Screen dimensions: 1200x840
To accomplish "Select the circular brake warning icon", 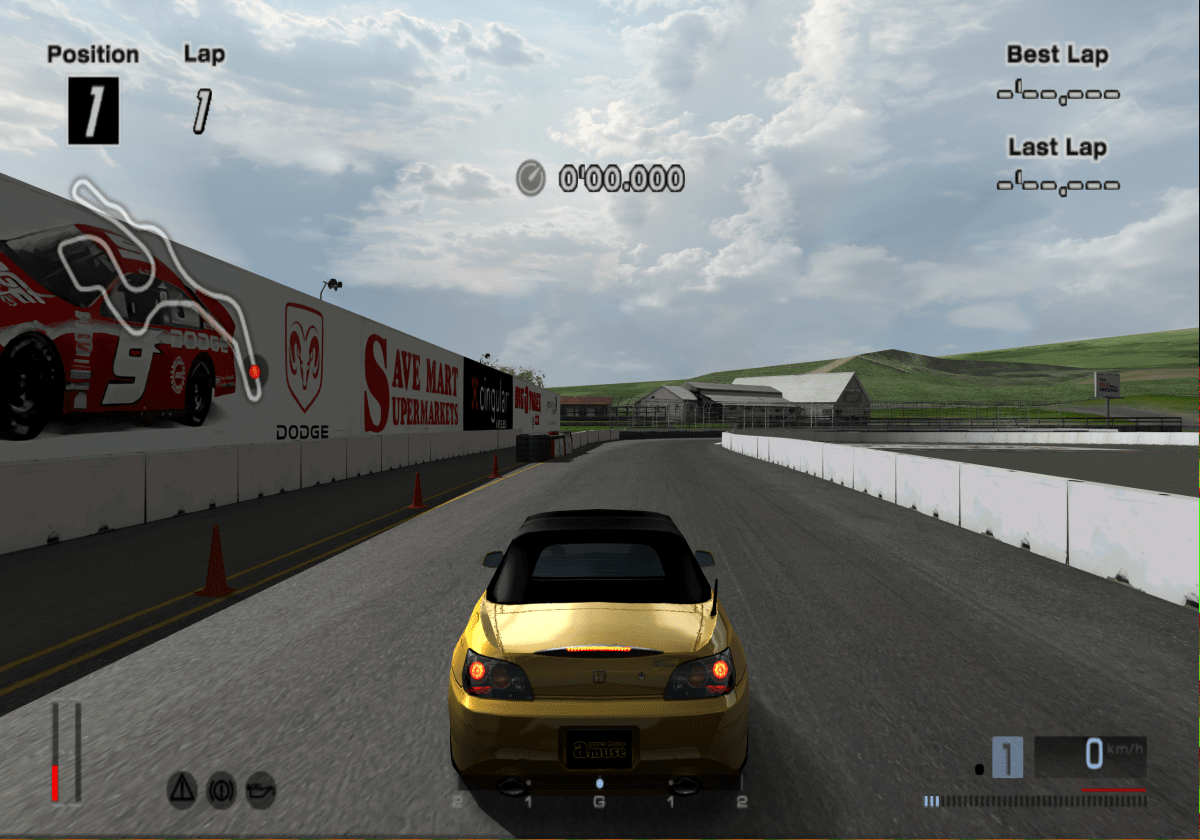I will [x=221, y=790].
